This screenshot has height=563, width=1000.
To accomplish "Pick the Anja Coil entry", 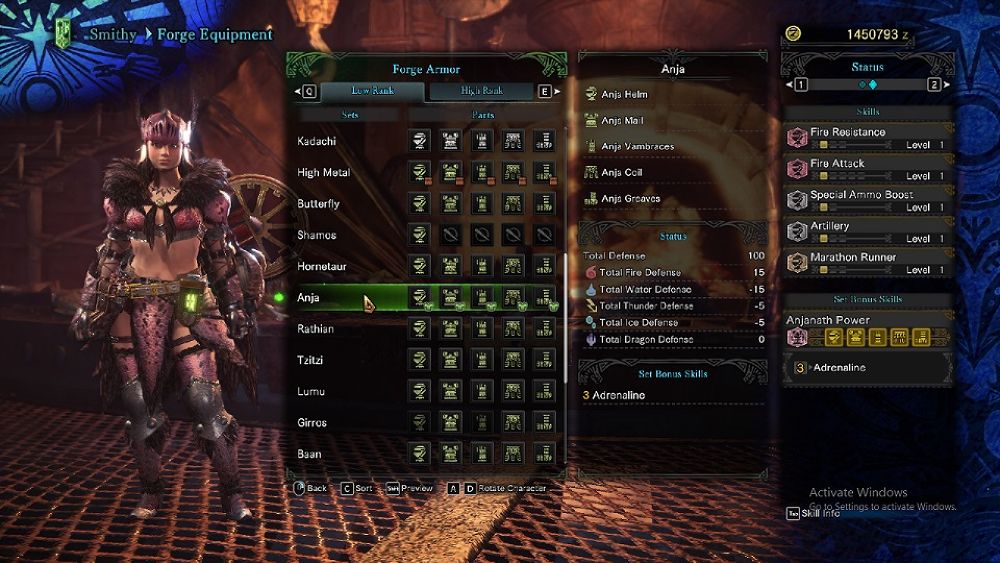I will click(x=621, y=173).
